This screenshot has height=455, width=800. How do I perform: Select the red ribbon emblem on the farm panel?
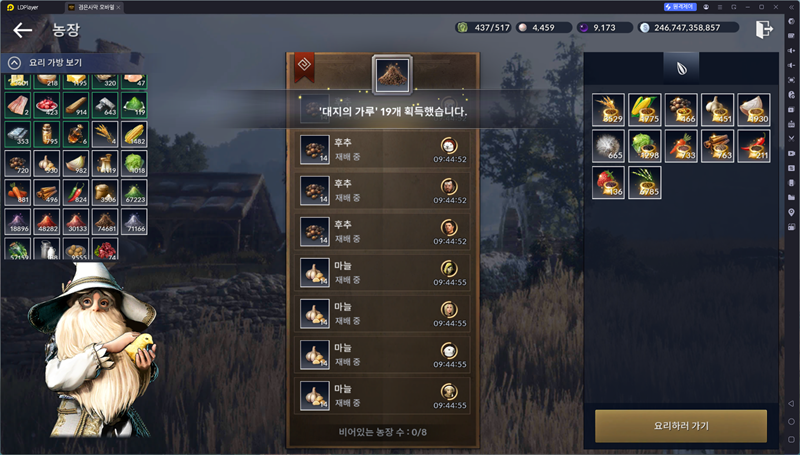pos(303,68)
